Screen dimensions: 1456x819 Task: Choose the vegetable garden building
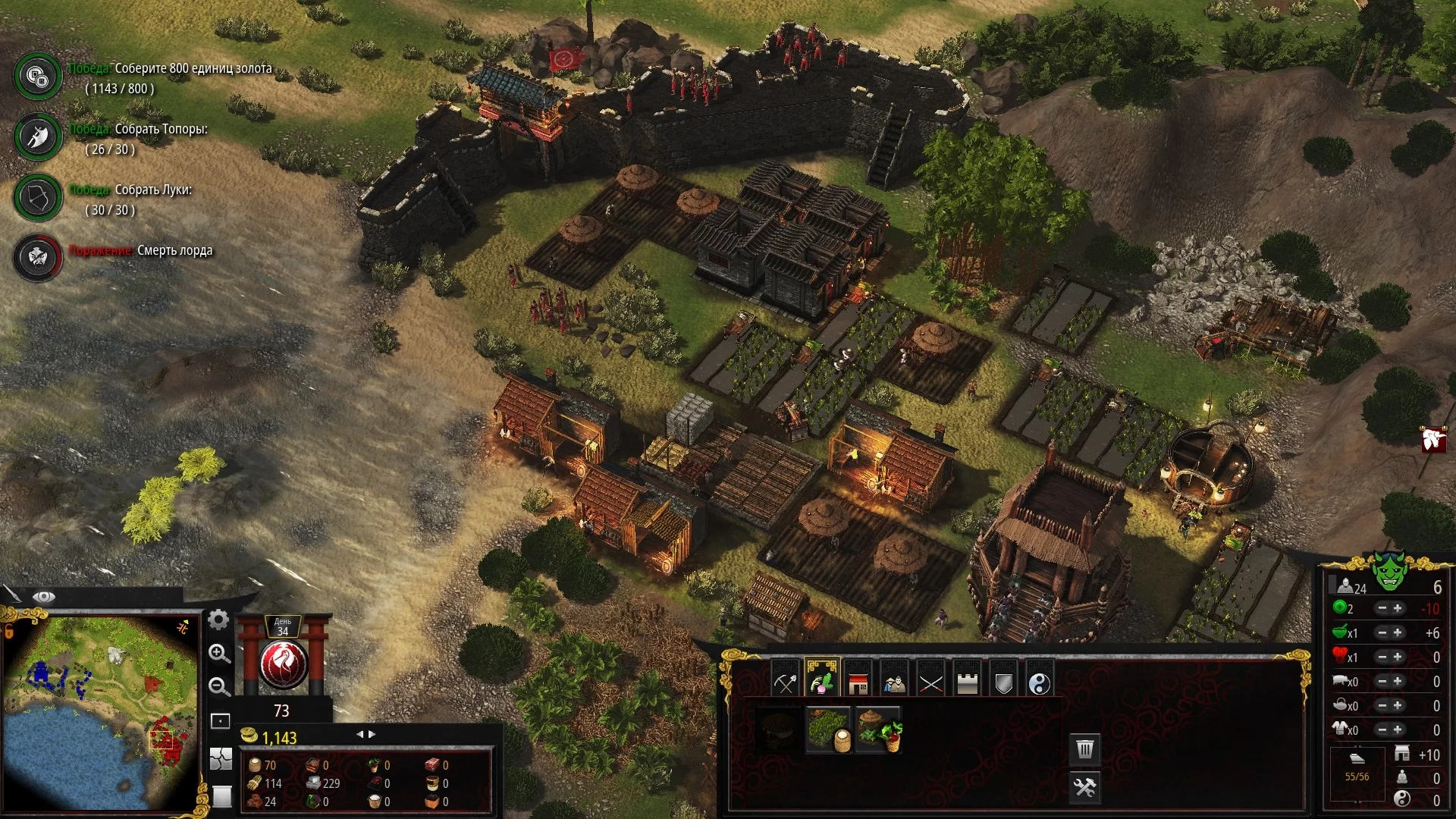(878, 730)
